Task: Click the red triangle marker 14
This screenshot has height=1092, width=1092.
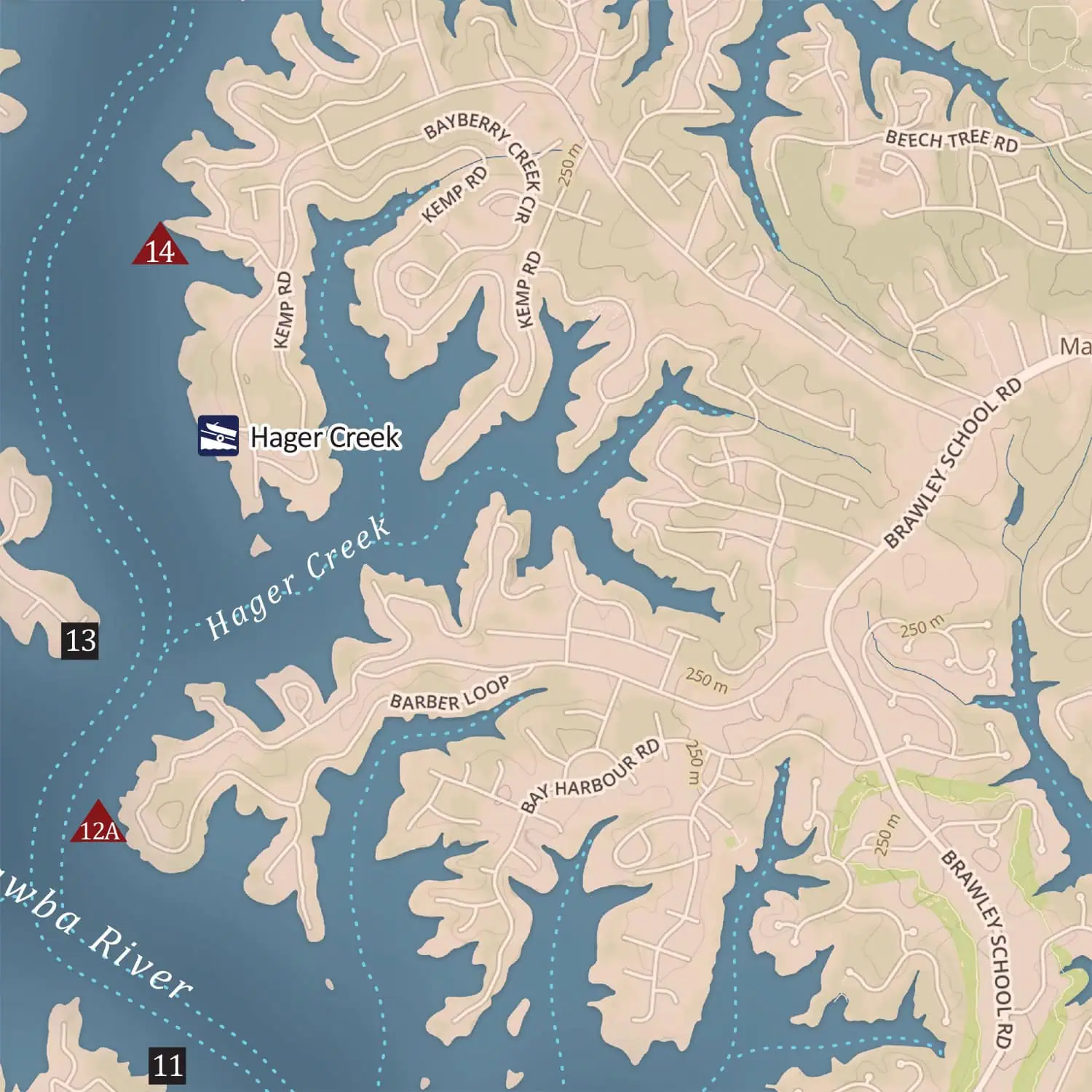Action: (160, 248)
